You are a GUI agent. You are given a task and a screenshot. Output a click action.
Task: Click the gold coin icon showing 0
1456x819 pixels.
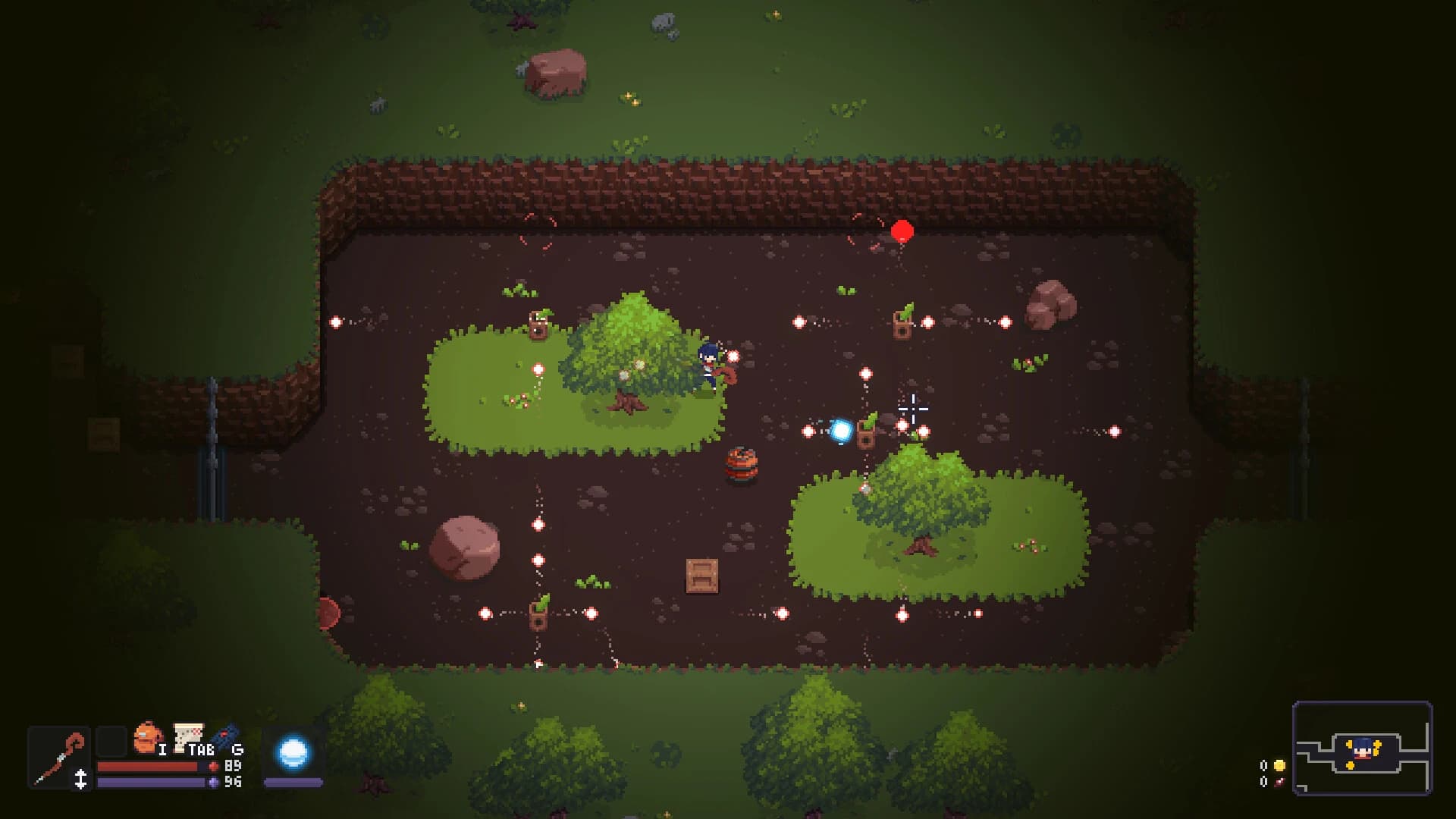click(x=1279, y=765)
